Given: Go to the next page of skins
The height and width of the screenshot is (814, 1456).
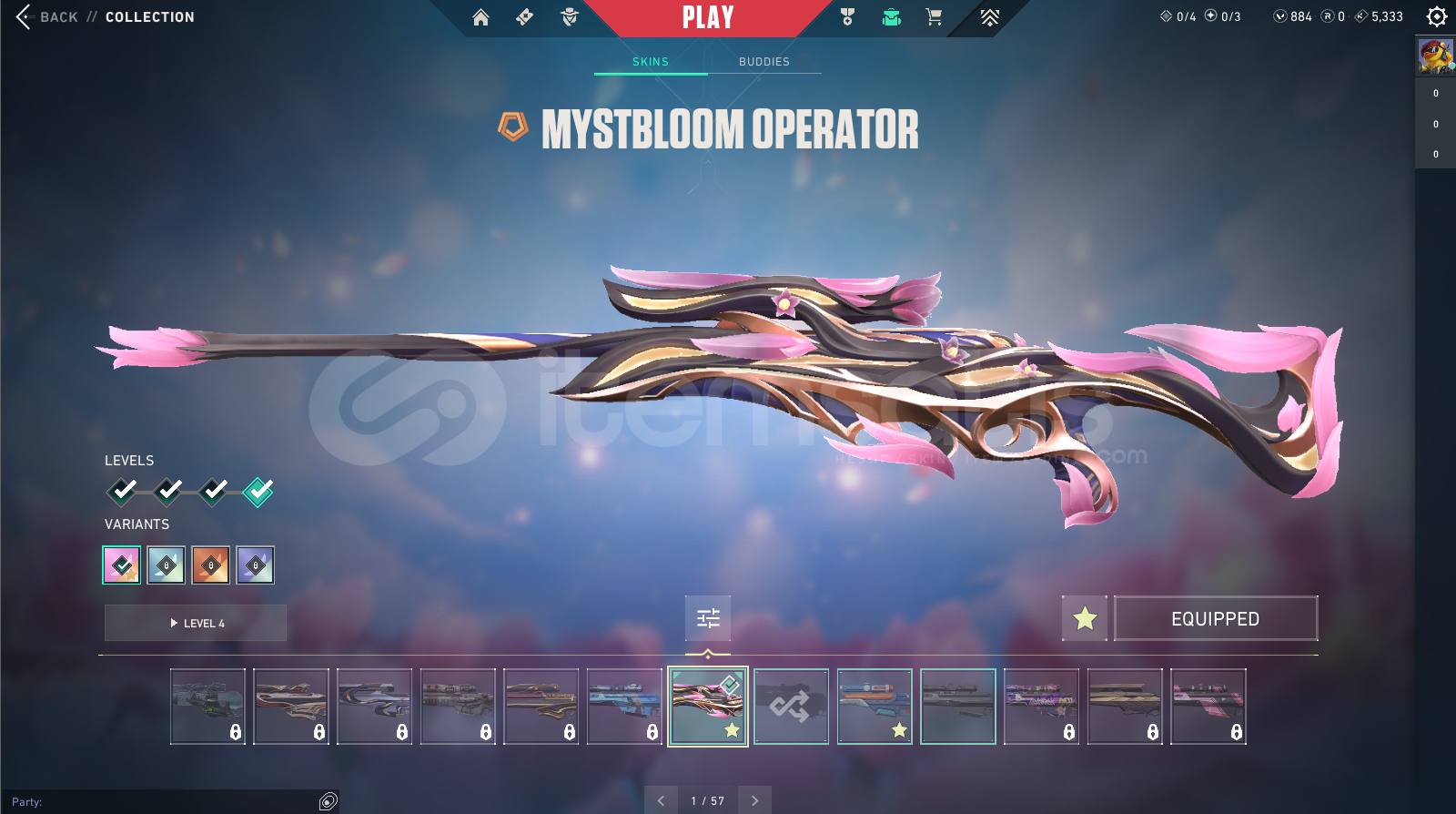Looking at the screenshot, I should pos(754,800).
